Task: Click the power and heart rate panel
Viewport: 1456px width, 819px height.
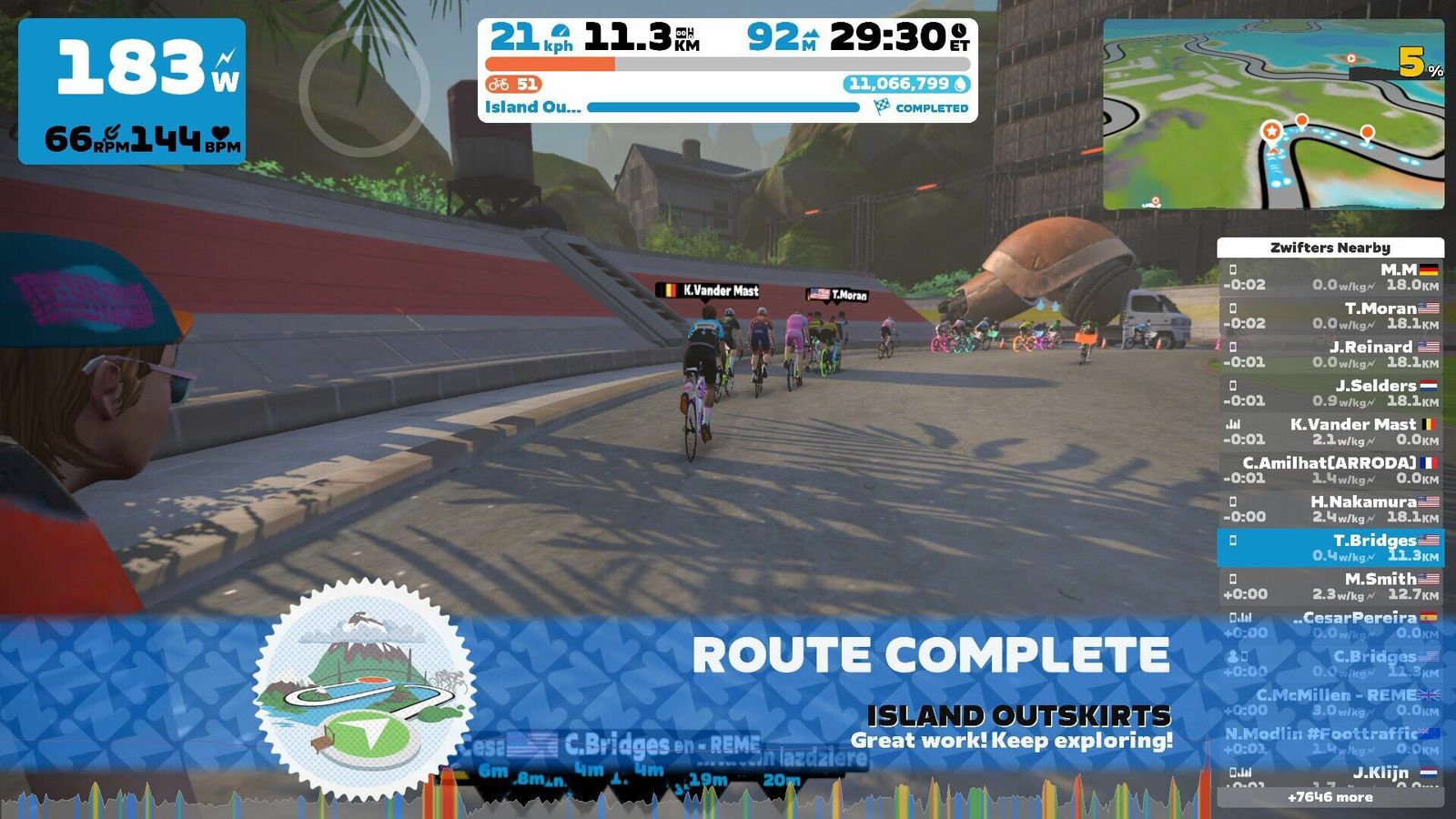Action: tap(132, 91)
